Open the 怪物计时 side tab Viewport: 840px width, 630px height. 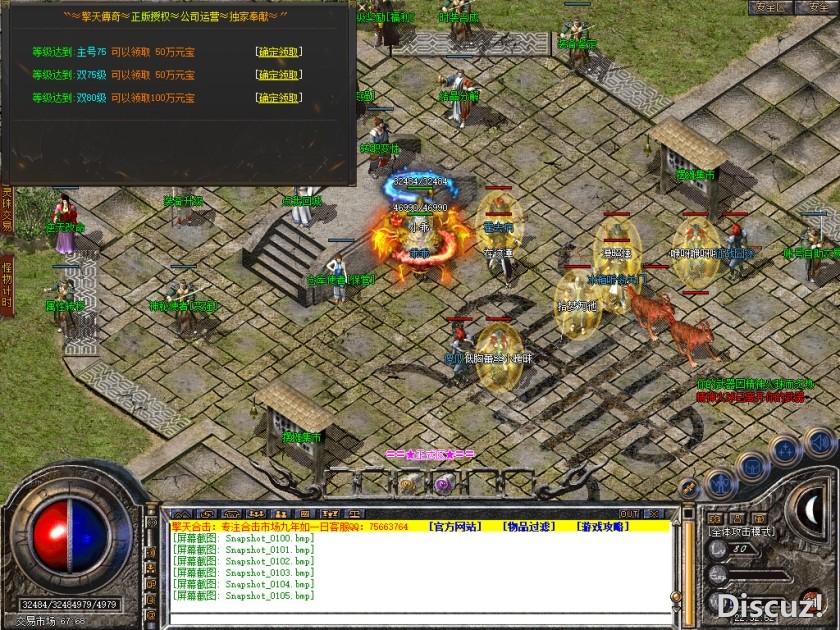pos(7,284)
